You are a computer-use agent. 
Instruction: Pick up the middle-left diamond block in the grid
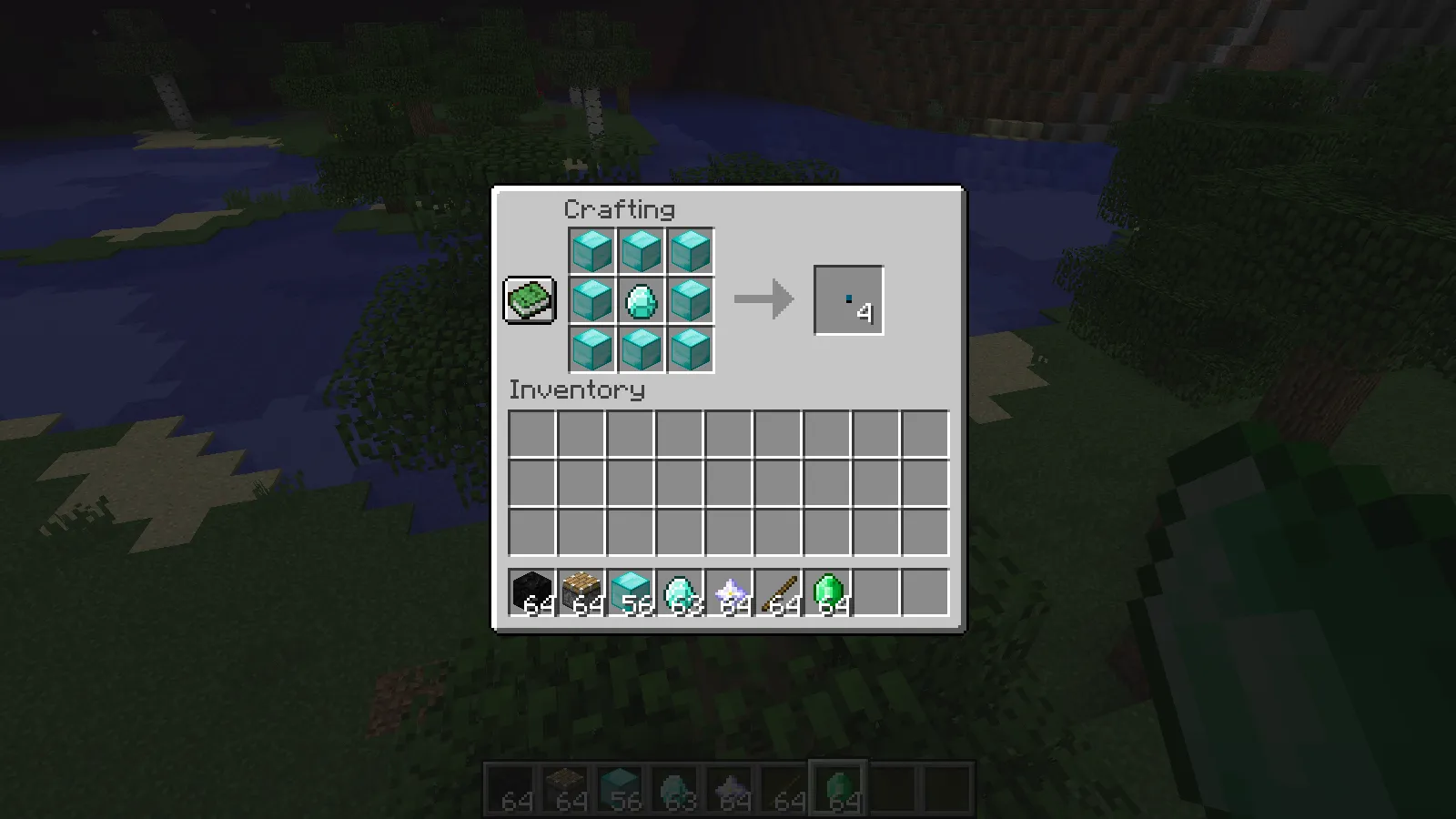[x=591, y=301]
